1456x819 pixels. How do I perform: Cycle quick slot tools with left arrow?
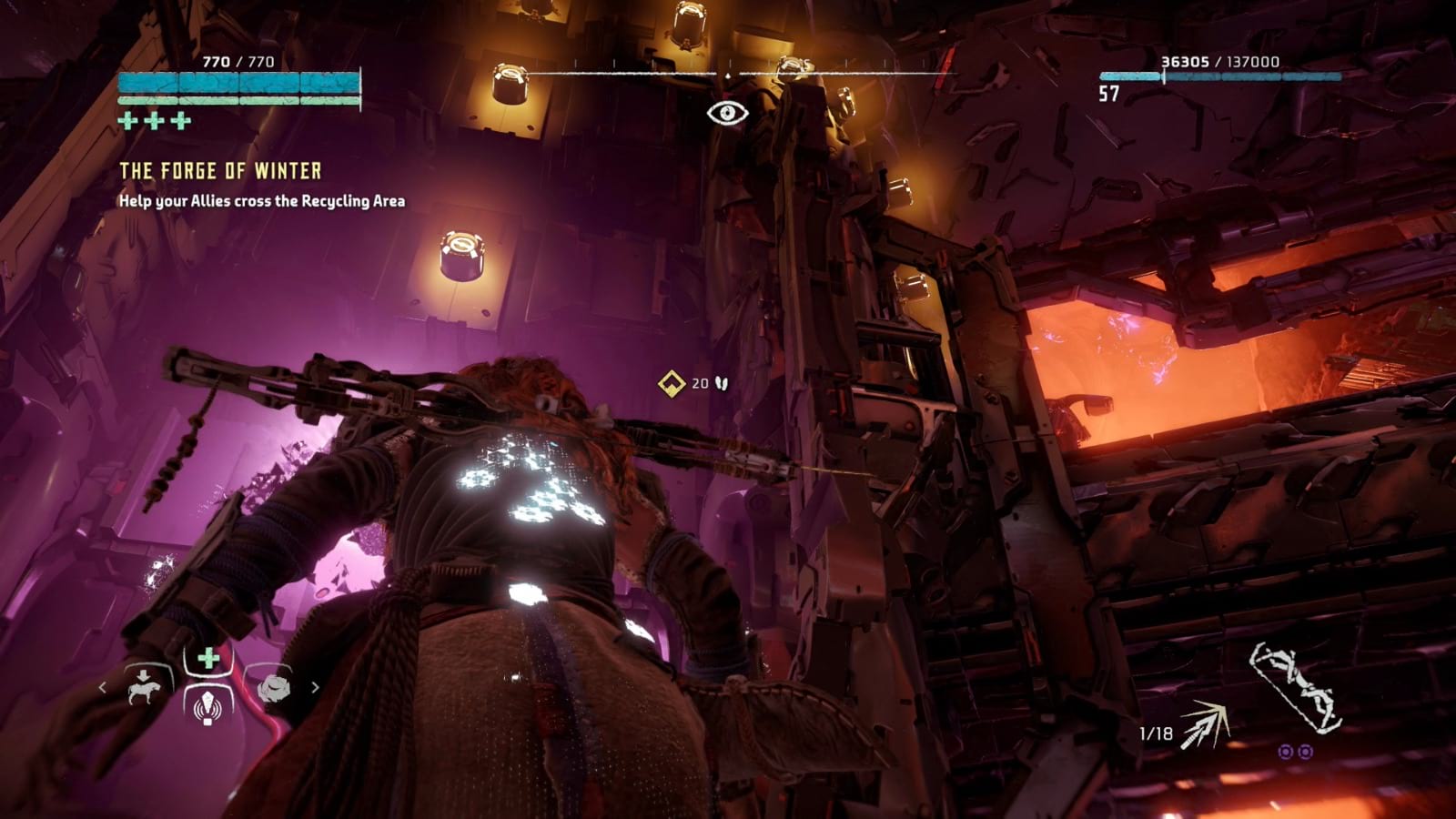pyautogui.click(x=102, y=688)
